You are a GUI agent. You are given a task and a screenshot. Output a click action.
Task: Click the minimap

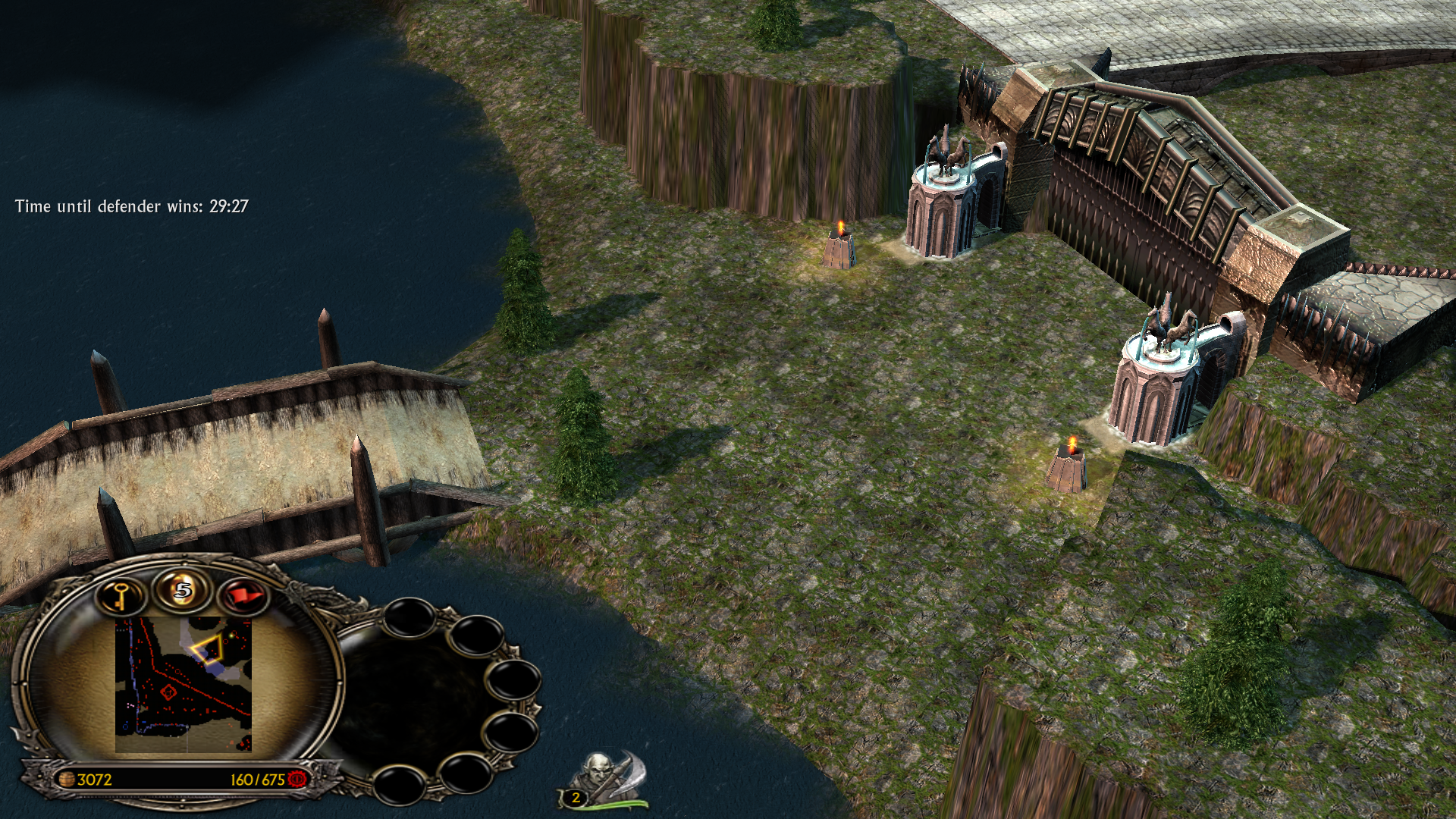(x=183, y=685)
